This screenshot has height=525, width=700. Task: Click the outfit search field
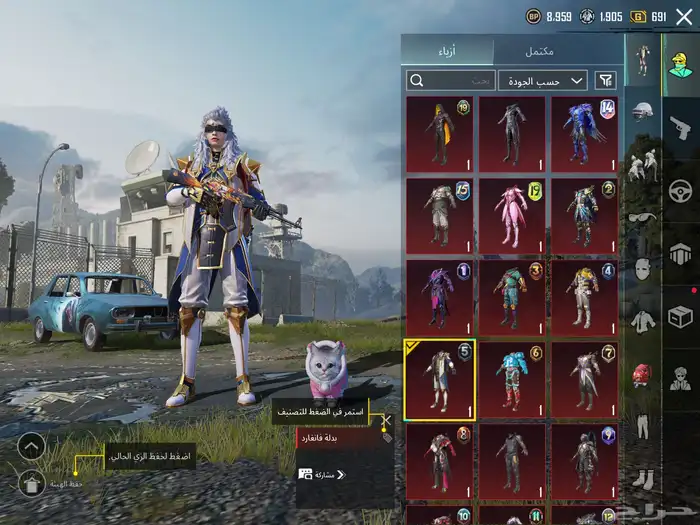tap(450, 80)
